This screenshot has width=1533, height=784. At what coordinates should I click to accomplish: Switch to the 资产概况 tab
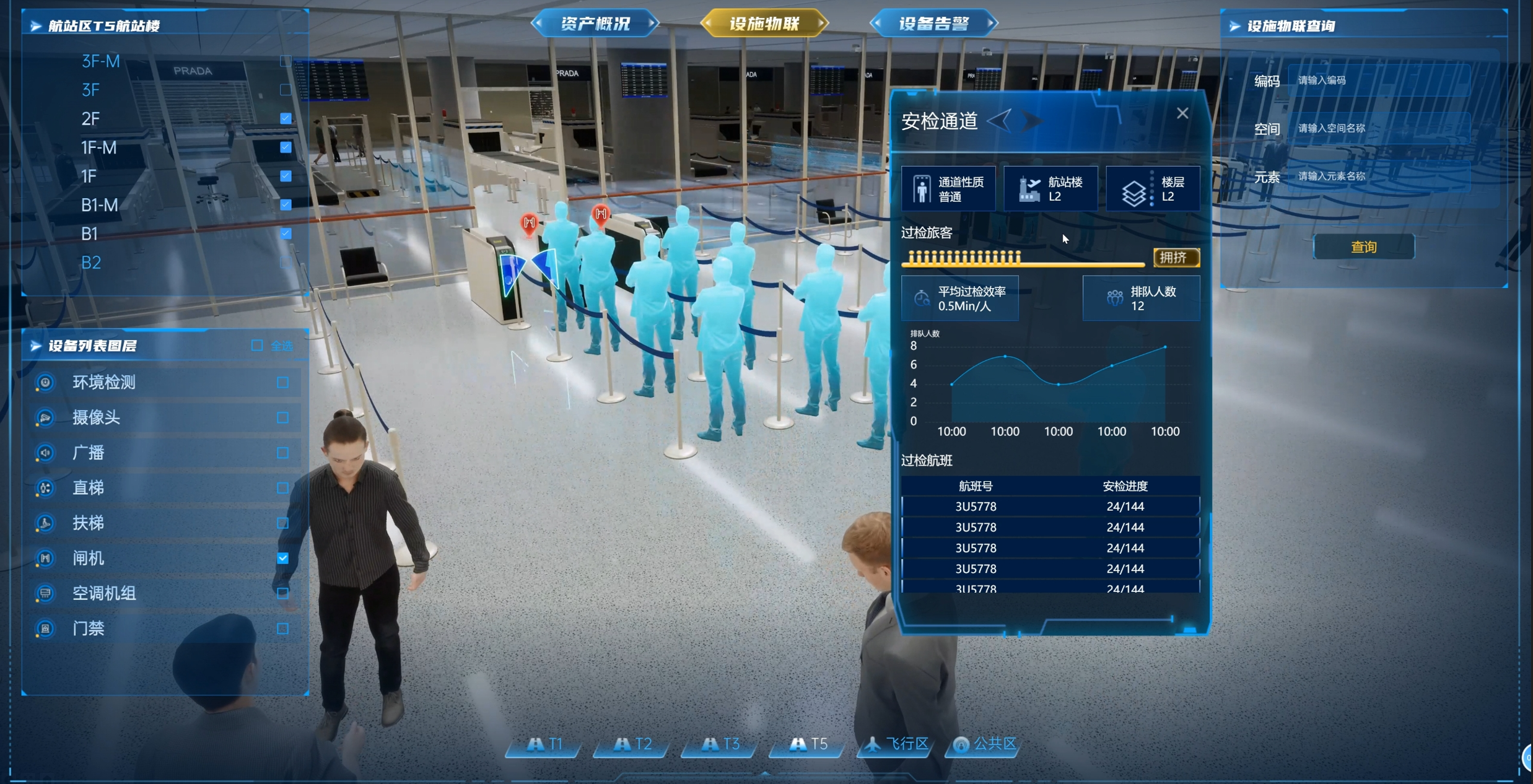595,24
